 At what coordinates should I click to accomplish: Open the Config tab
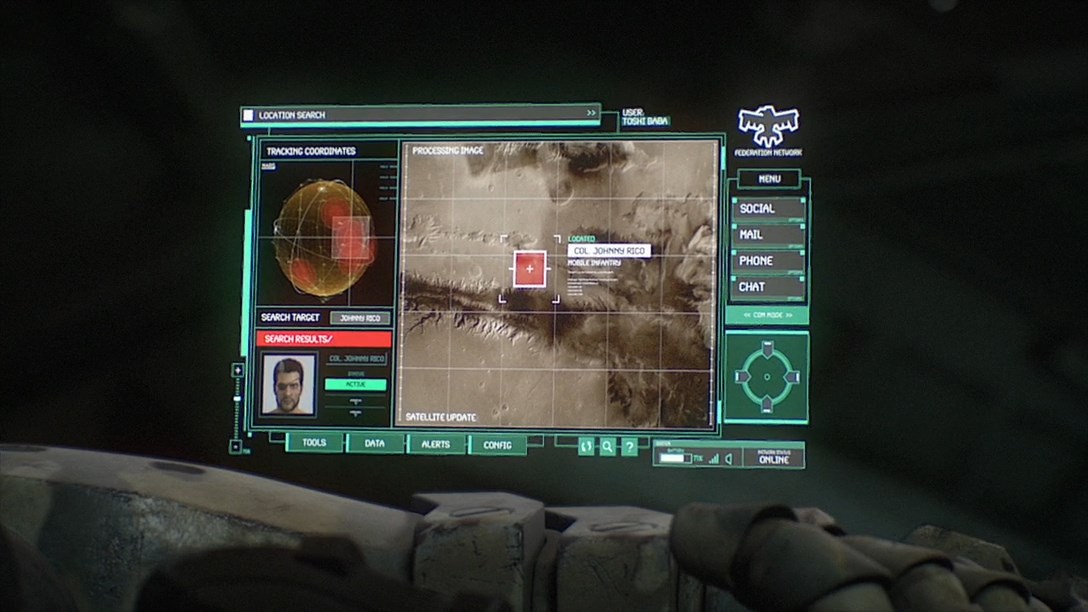click(497, 444)
